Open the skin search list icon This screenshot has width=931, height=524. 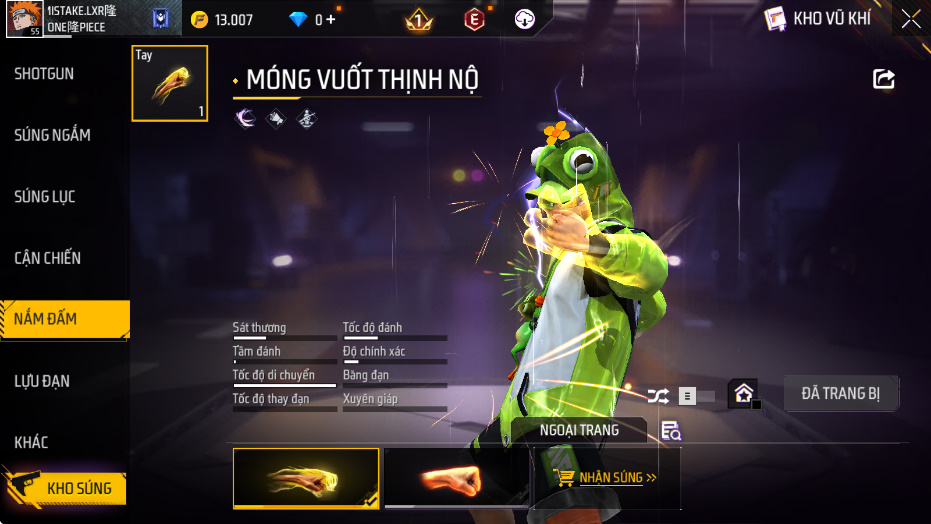671,431
